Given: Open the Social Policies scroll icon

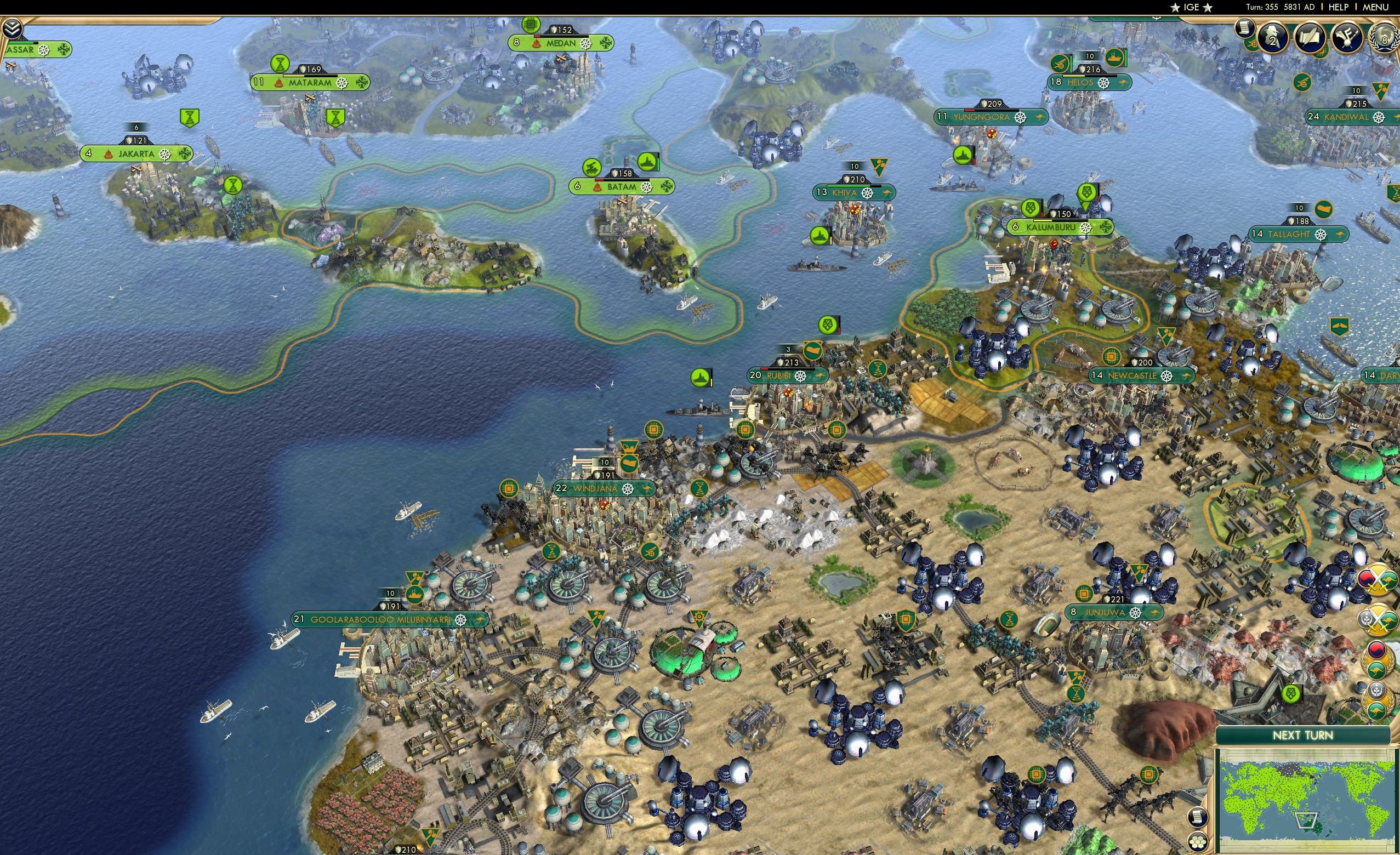Looking at the screenshot, I should click(x=1310, y=38).
